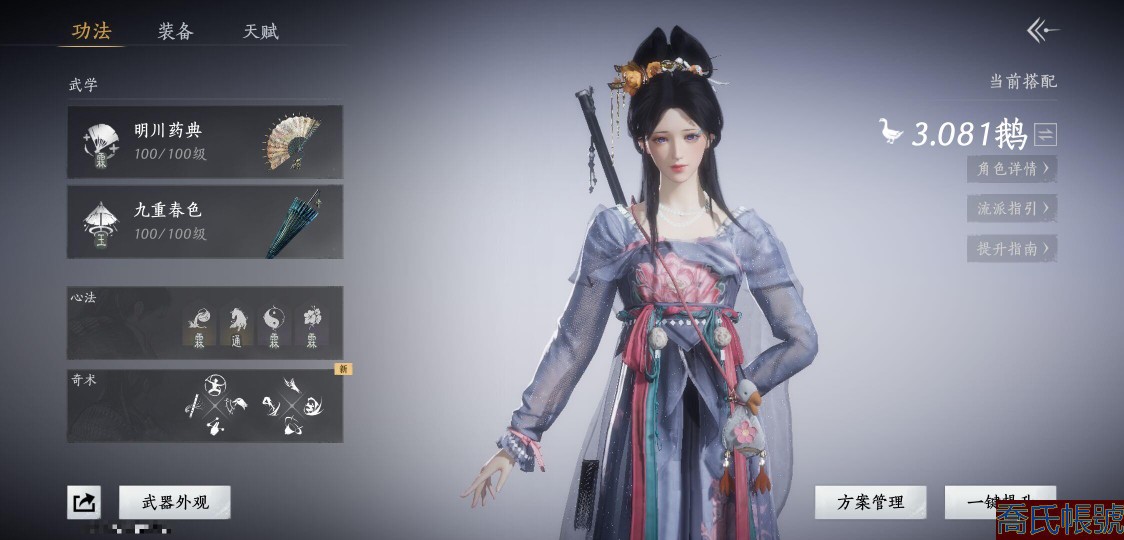The height and width of the screenshot is (540, 1124).
Task: Click the share icon button
Action: pos(84,502)
